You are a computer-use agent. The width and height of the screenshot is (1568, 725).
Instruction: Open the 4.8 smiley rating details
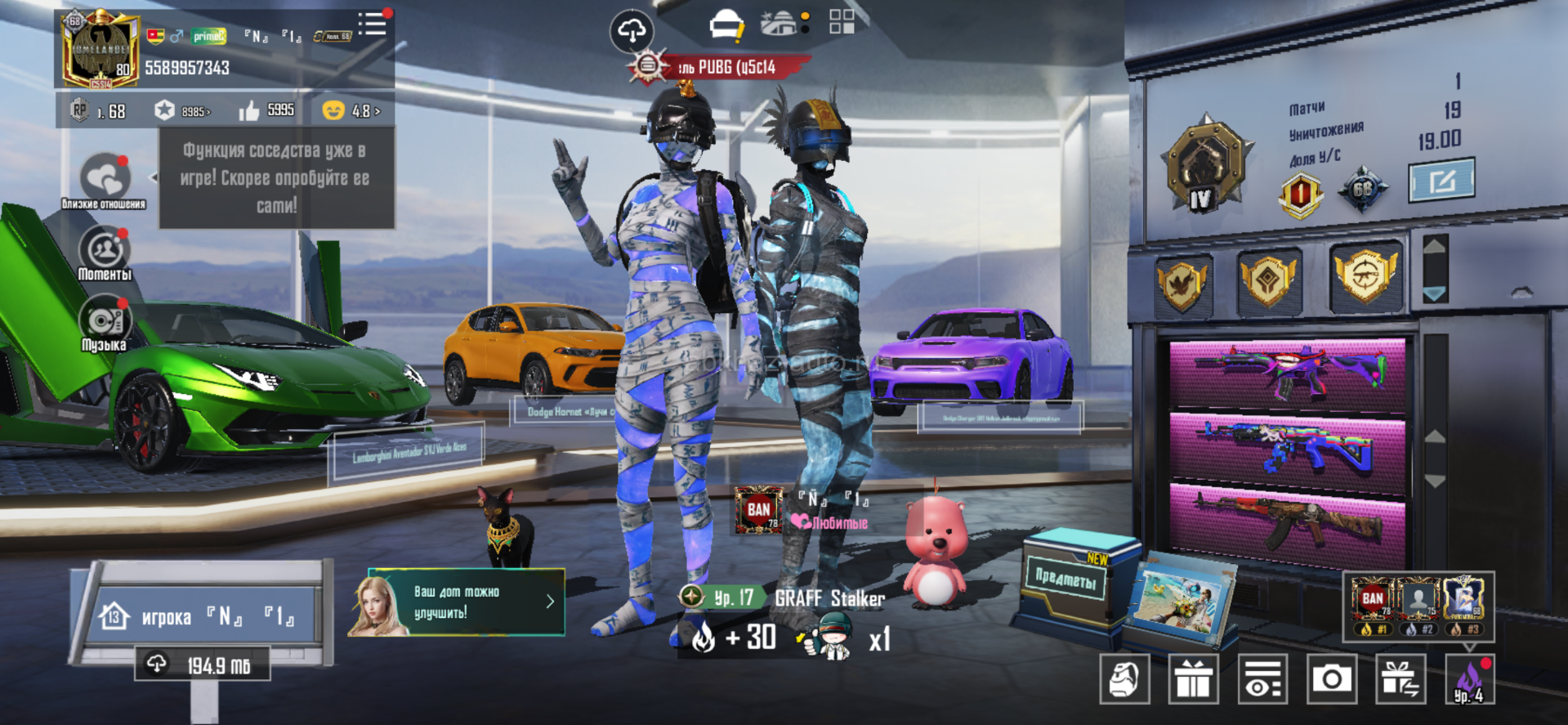coord(351,110)
